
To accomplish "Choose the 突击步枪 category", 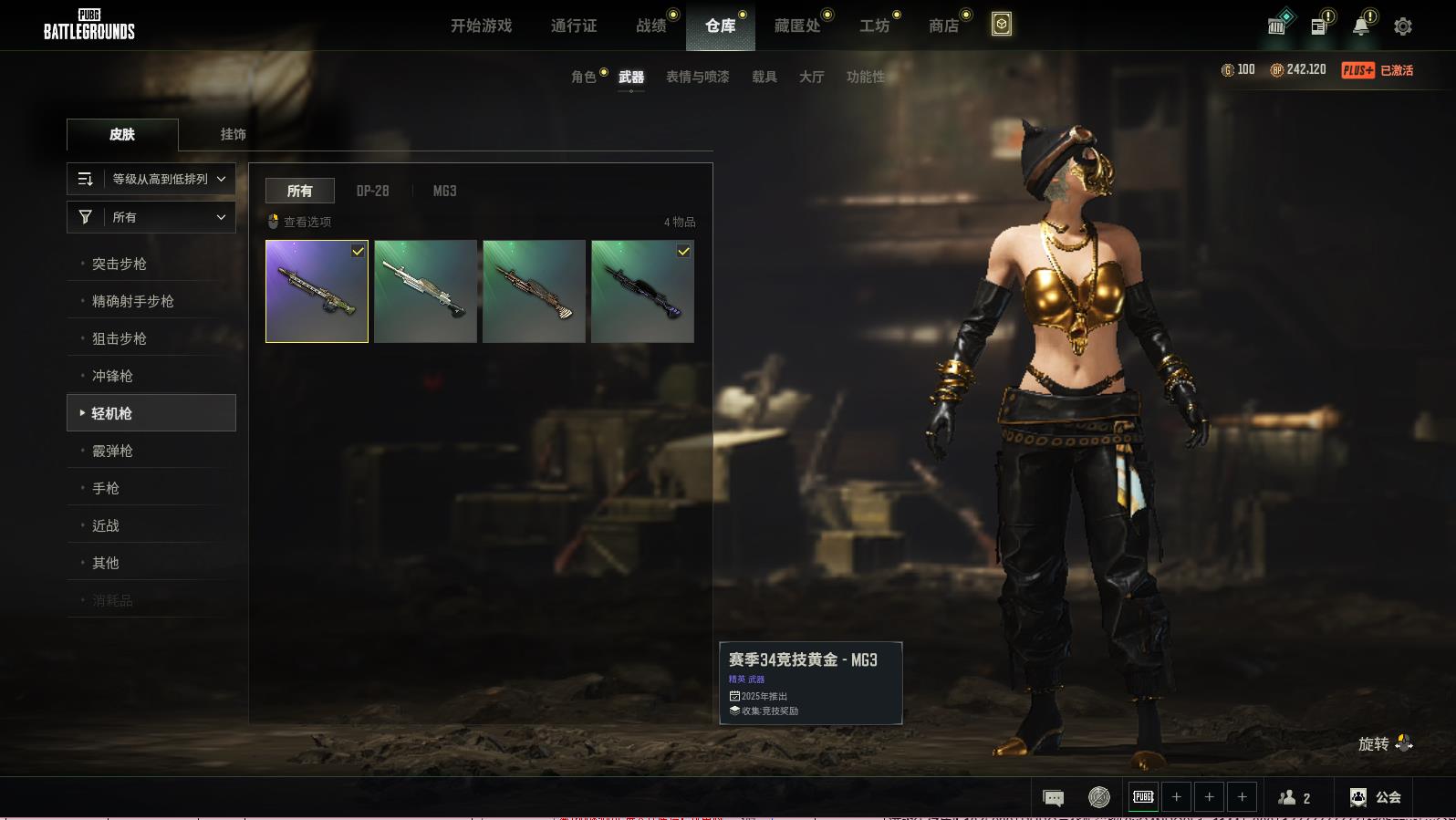I will point(120,264).
